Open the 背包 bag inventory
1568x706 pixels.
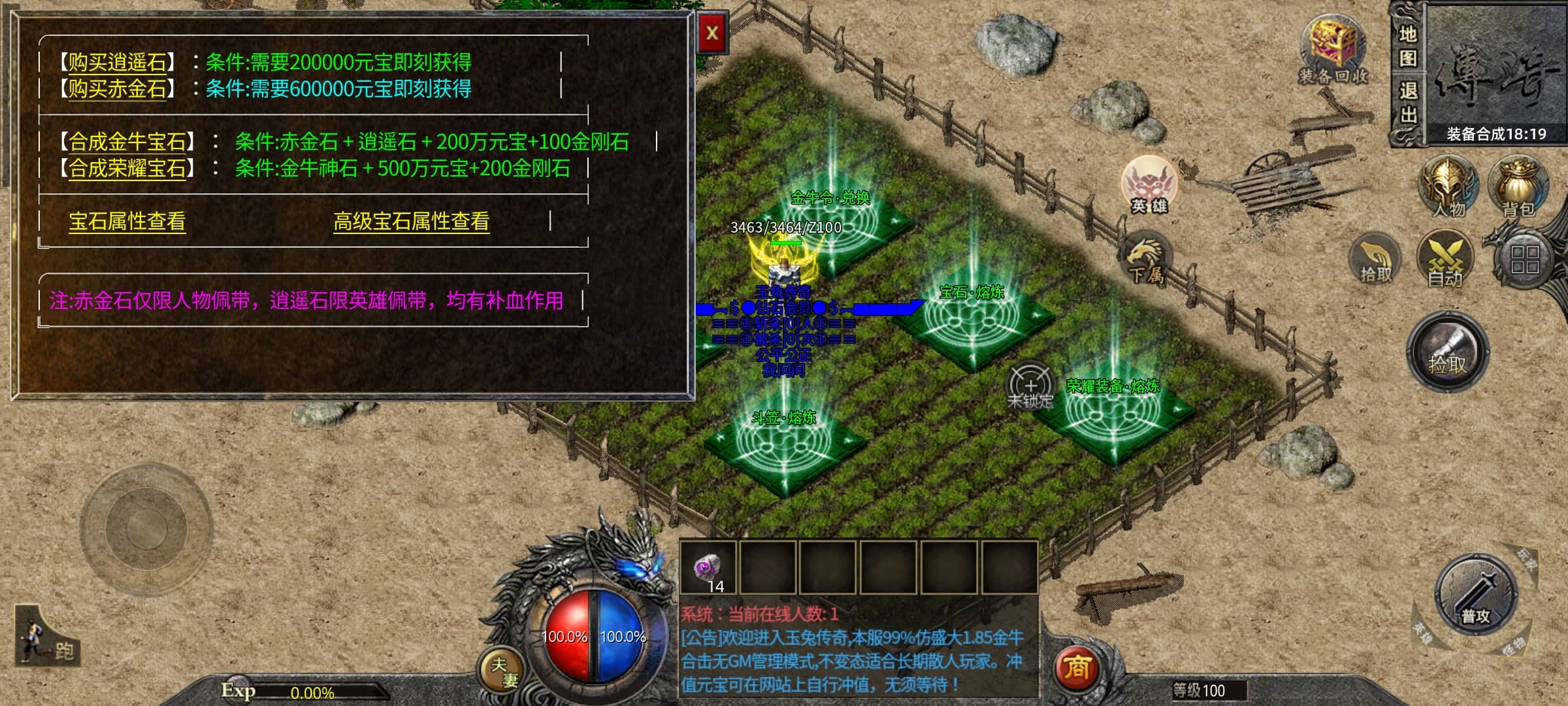tap(1518, 188)
